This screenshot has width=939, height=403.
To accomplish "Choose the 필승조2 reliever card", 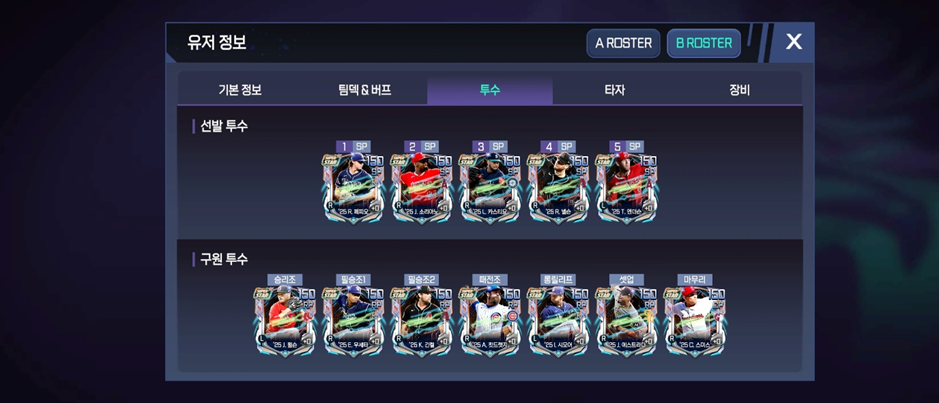I will tap(422, 321).
